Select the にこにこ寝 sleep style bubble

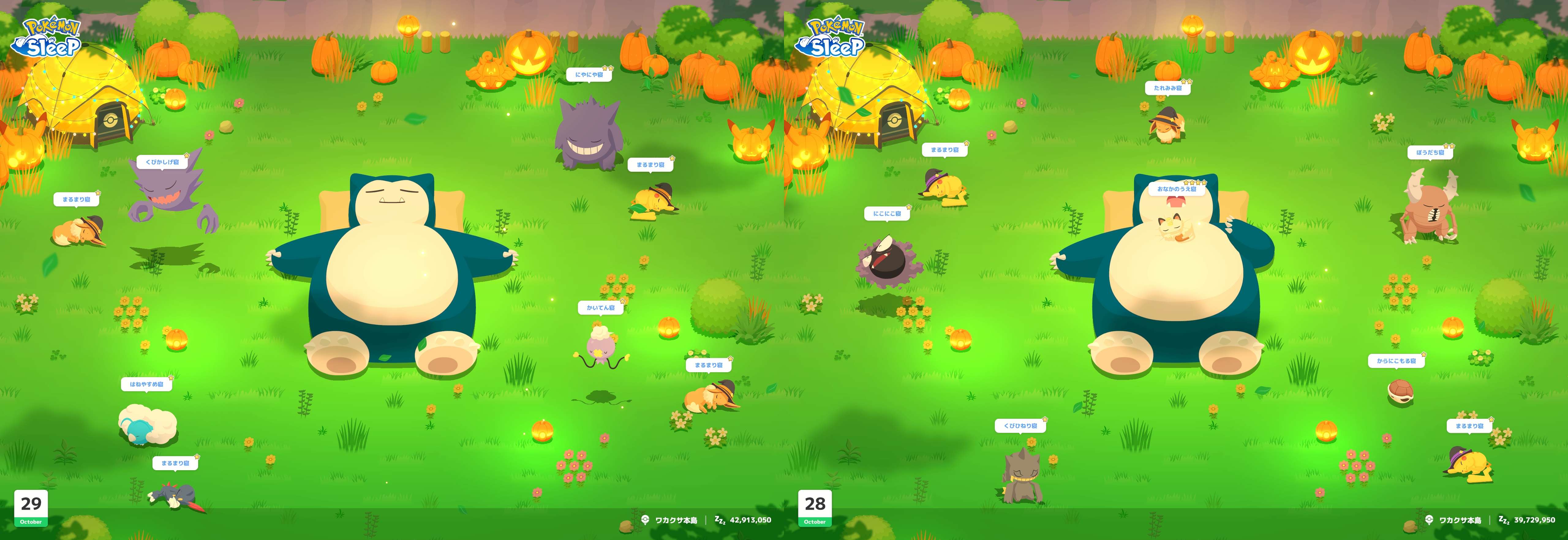pyautogui.click(x=886, y=213)
